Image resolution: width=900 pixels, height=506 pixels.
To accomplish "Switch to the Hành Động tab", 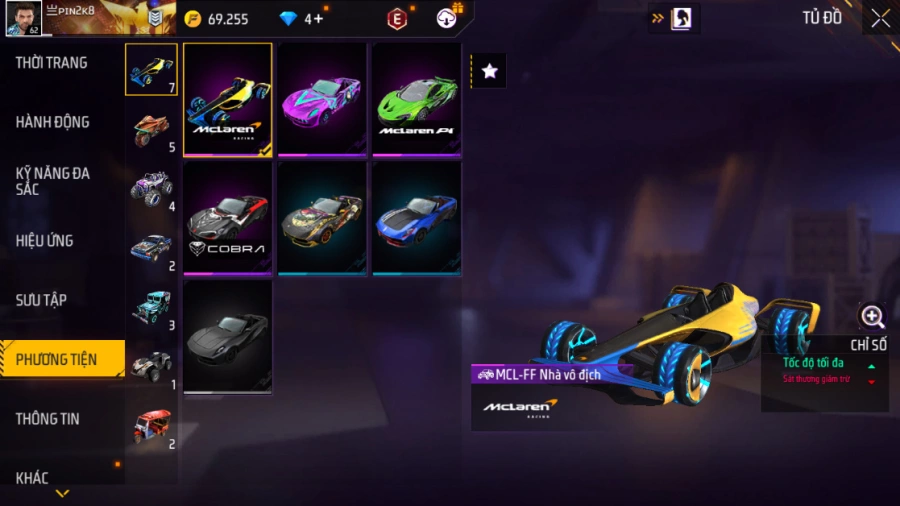I will point(53,122).
